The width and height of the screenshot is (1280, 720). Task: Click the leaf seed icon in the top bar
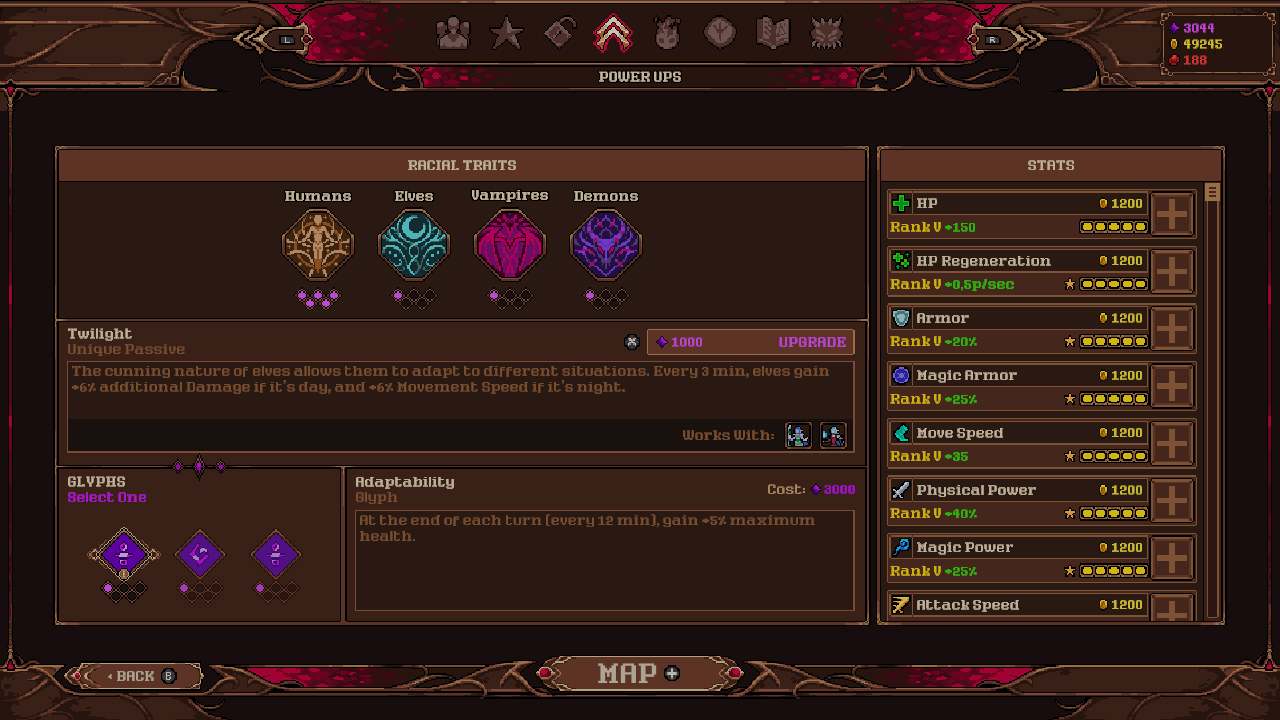click(720, 32)
